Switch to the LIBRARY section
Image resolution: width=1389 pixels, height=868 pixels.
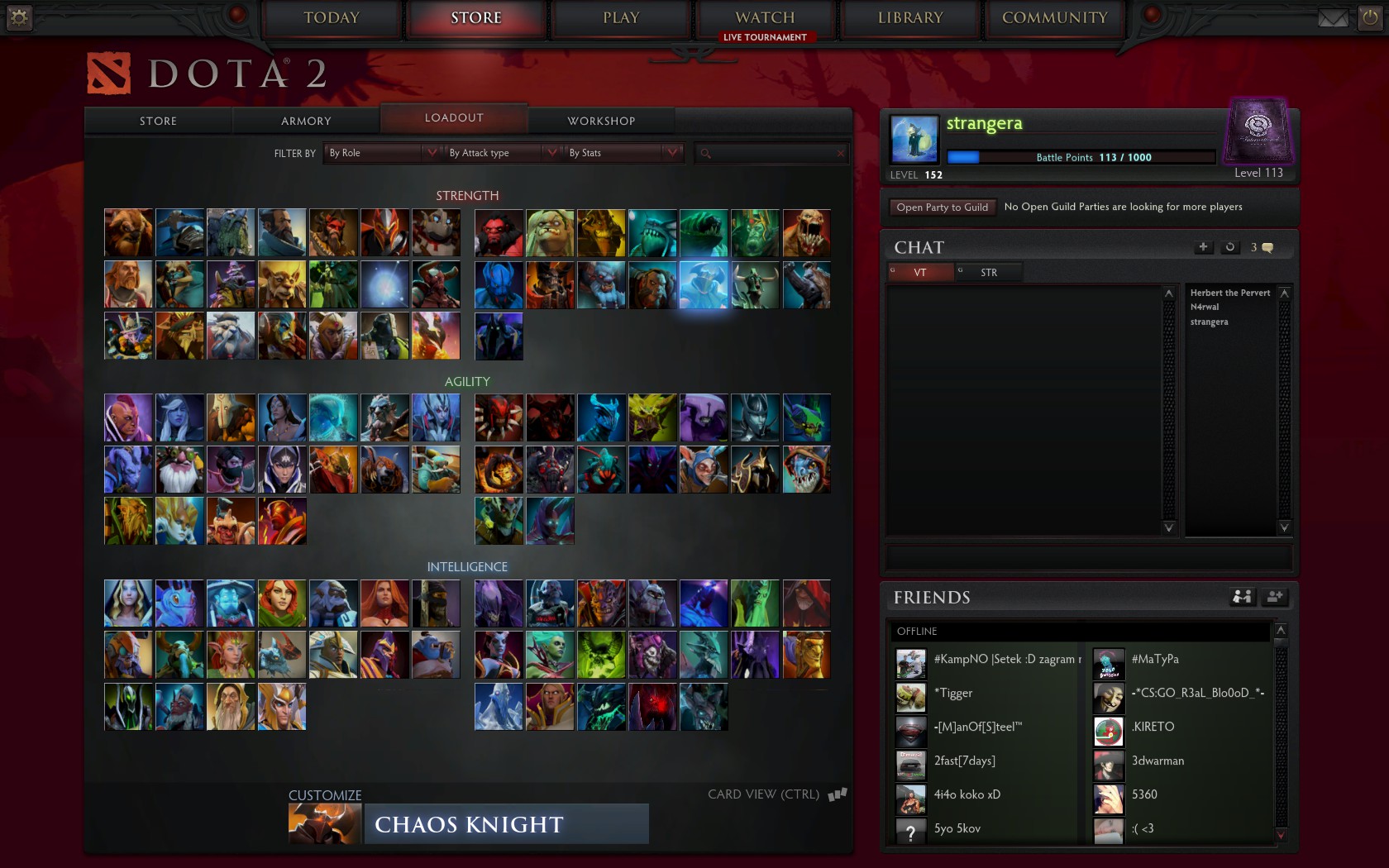(x=909, y=18)
